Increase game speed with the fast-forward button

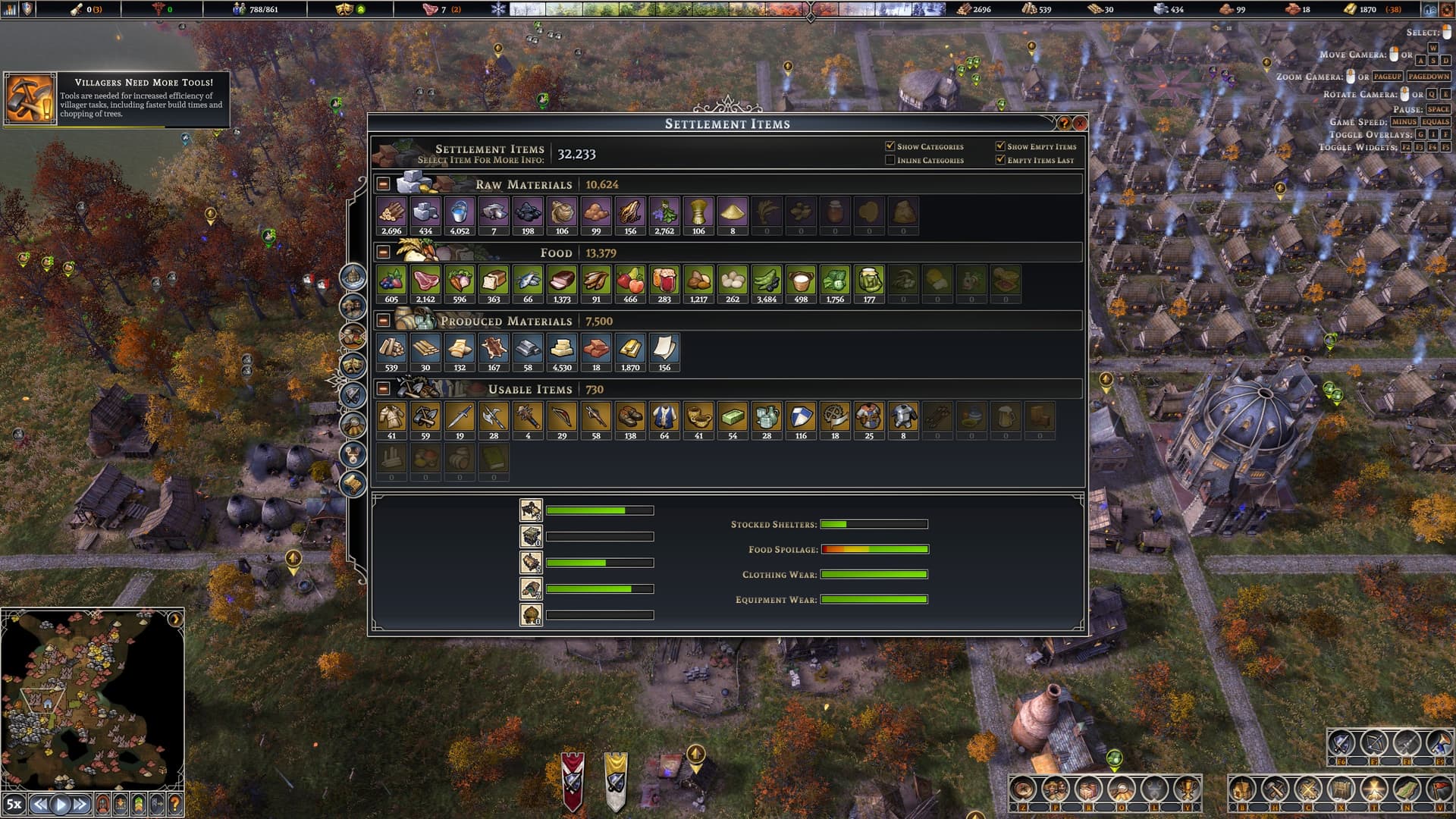80,804
